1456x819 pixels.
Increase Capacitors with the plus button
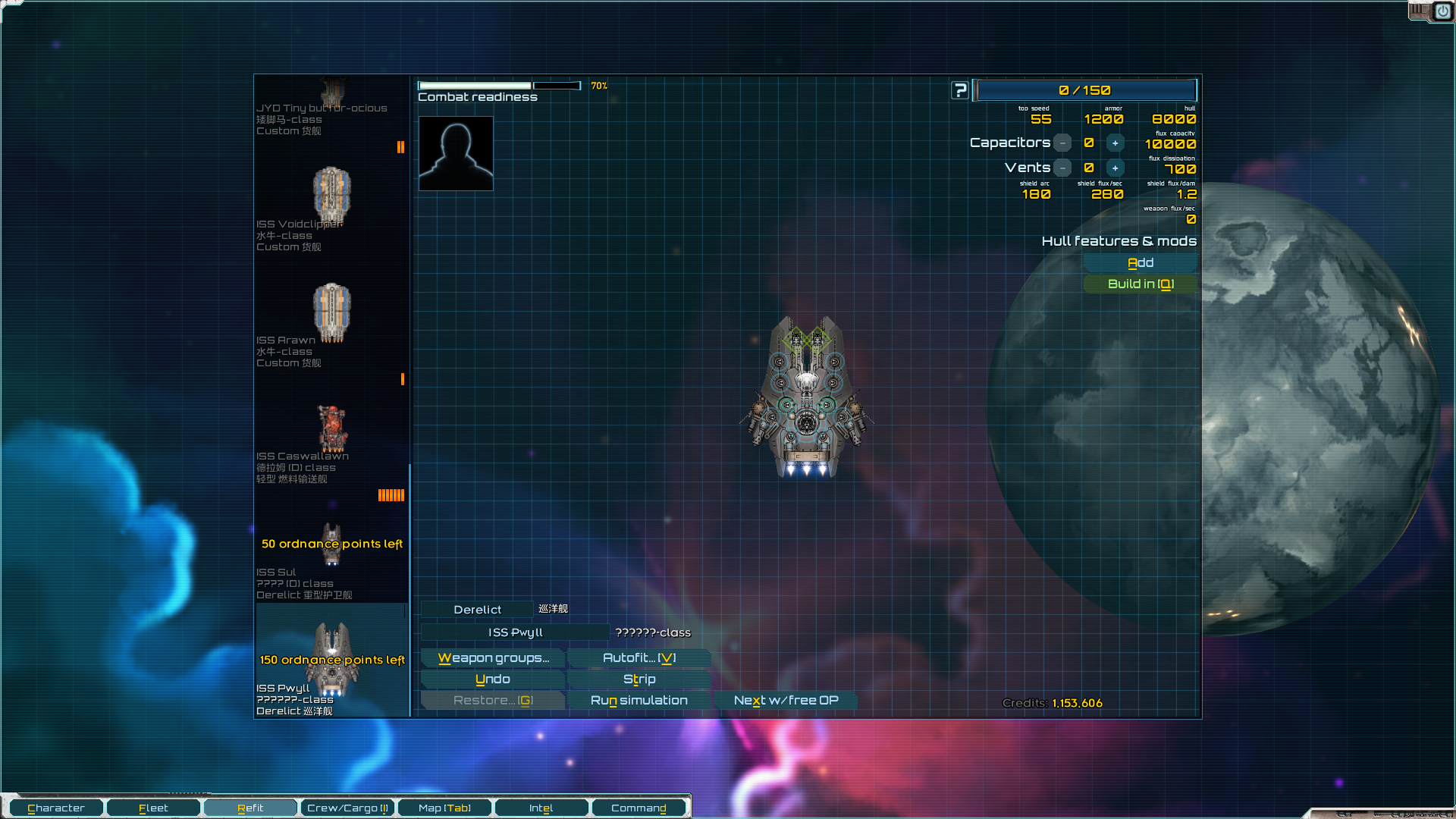pos(1115,143)
